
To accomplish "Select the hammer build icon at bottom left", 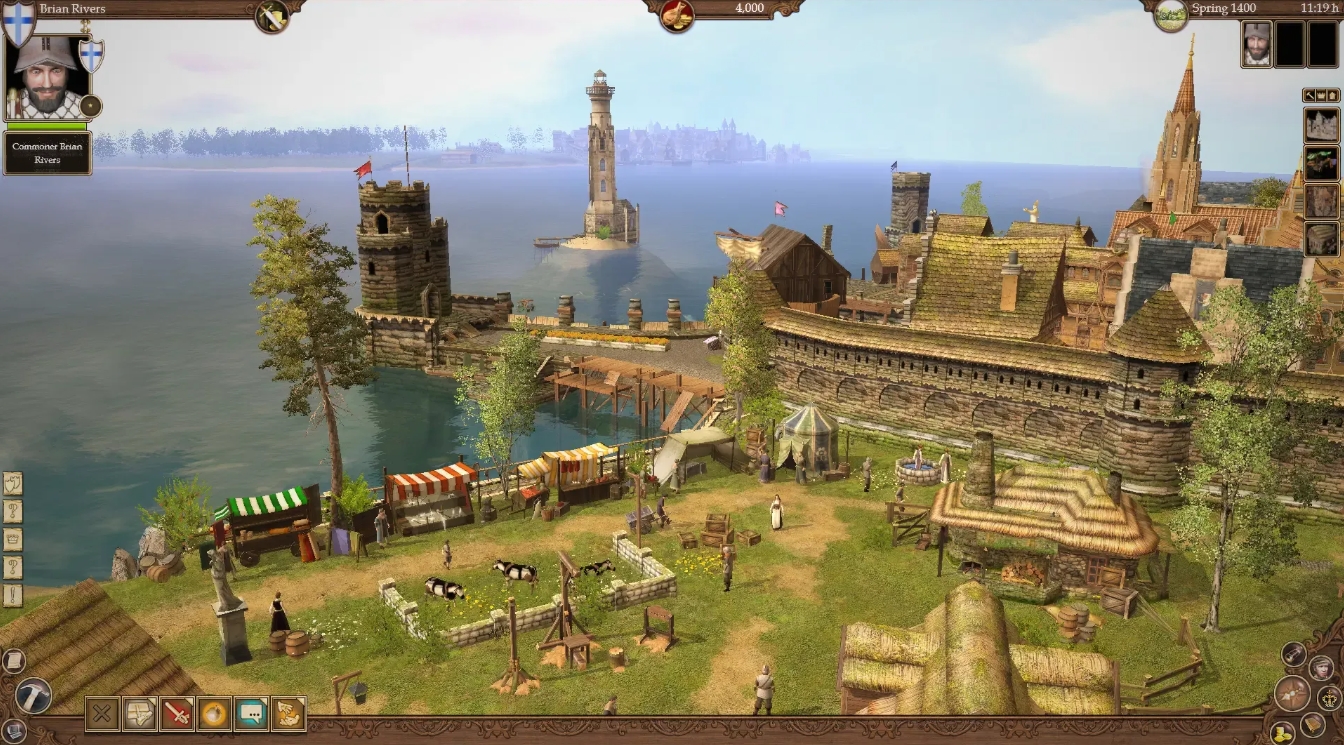I will pos(33,694).
